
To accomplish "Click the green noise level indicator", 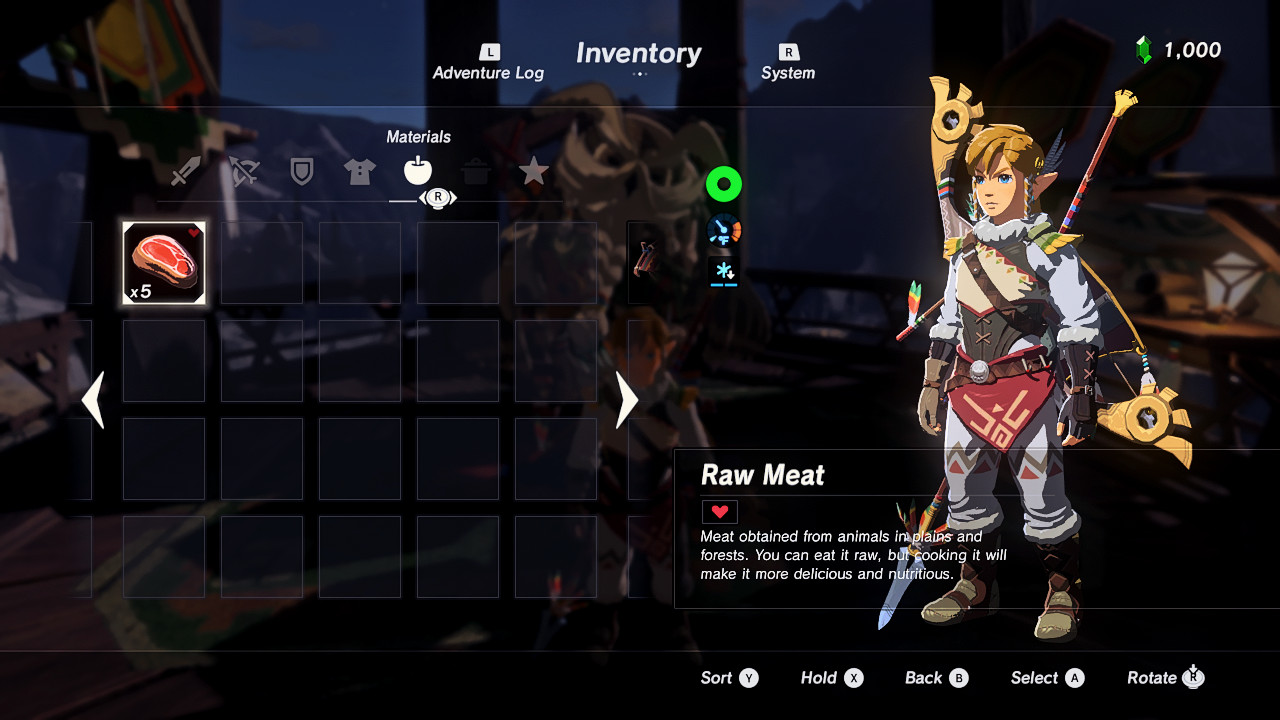I will tap(723, 185).
